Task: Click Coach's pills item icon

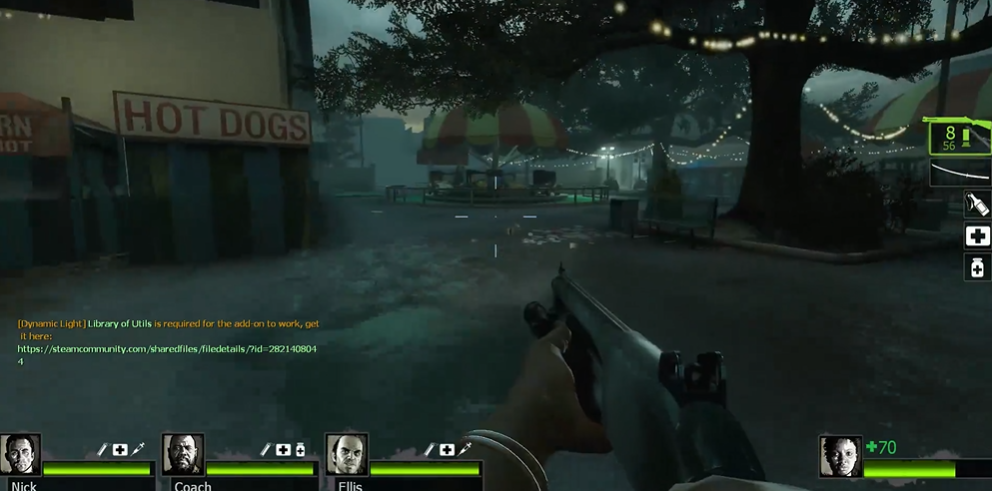Action: pyautogui.click(x=300, y=450)
